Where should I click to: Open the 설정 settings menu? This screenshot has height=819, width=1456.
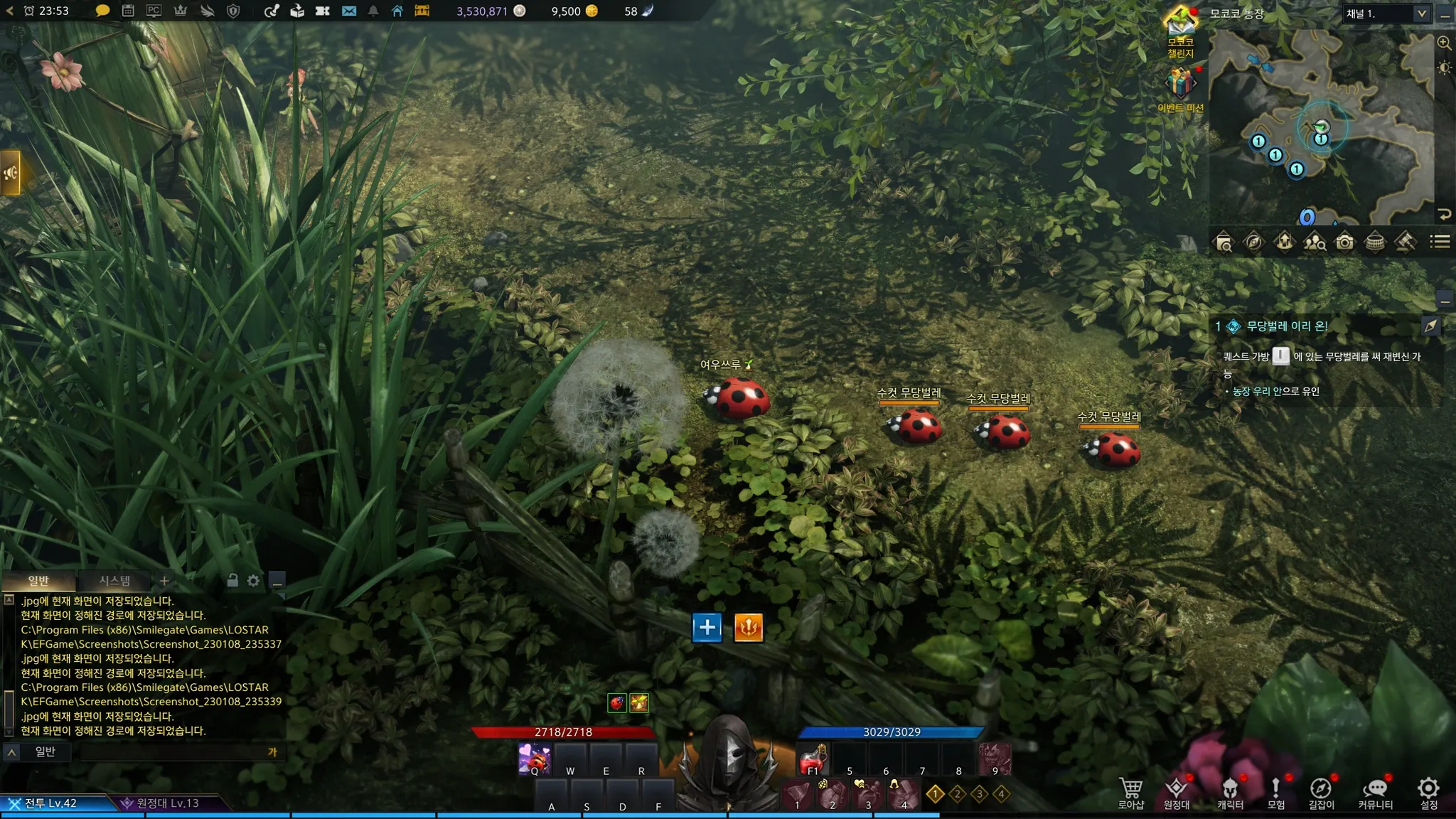(x=1428, y=792)
